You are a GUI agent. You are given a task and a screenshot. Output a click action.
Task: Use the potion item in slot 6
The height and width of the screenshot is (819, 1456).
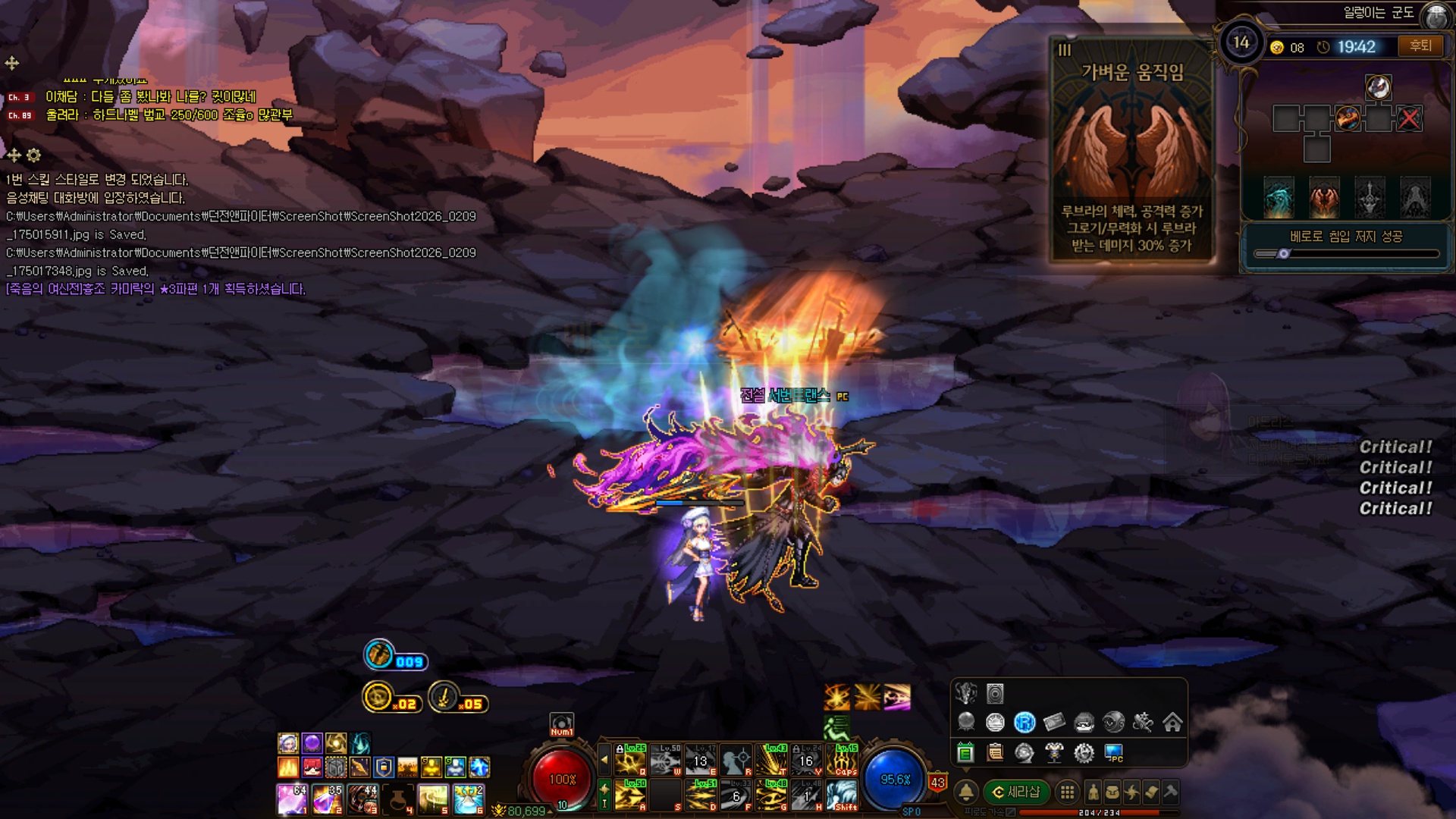click(x=468, y=799)
